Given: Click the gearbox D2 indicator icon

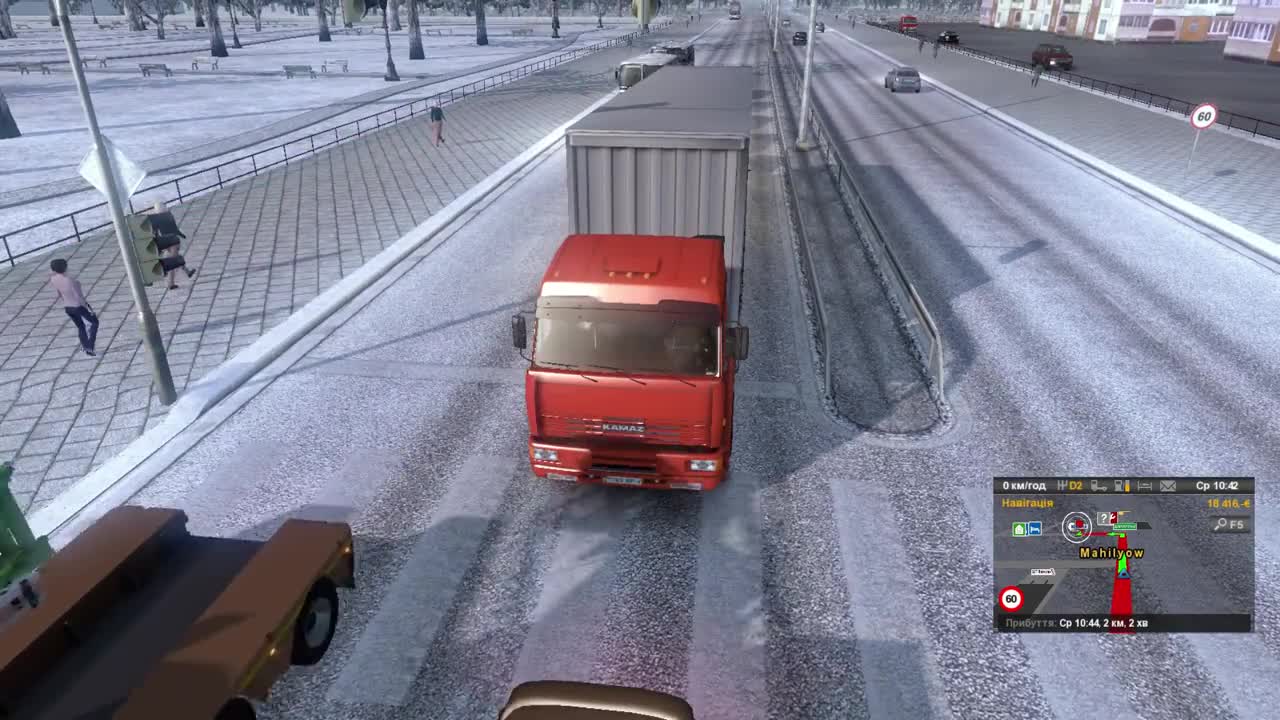Looking at the screenshot, I should click(x=1070, y=487).
